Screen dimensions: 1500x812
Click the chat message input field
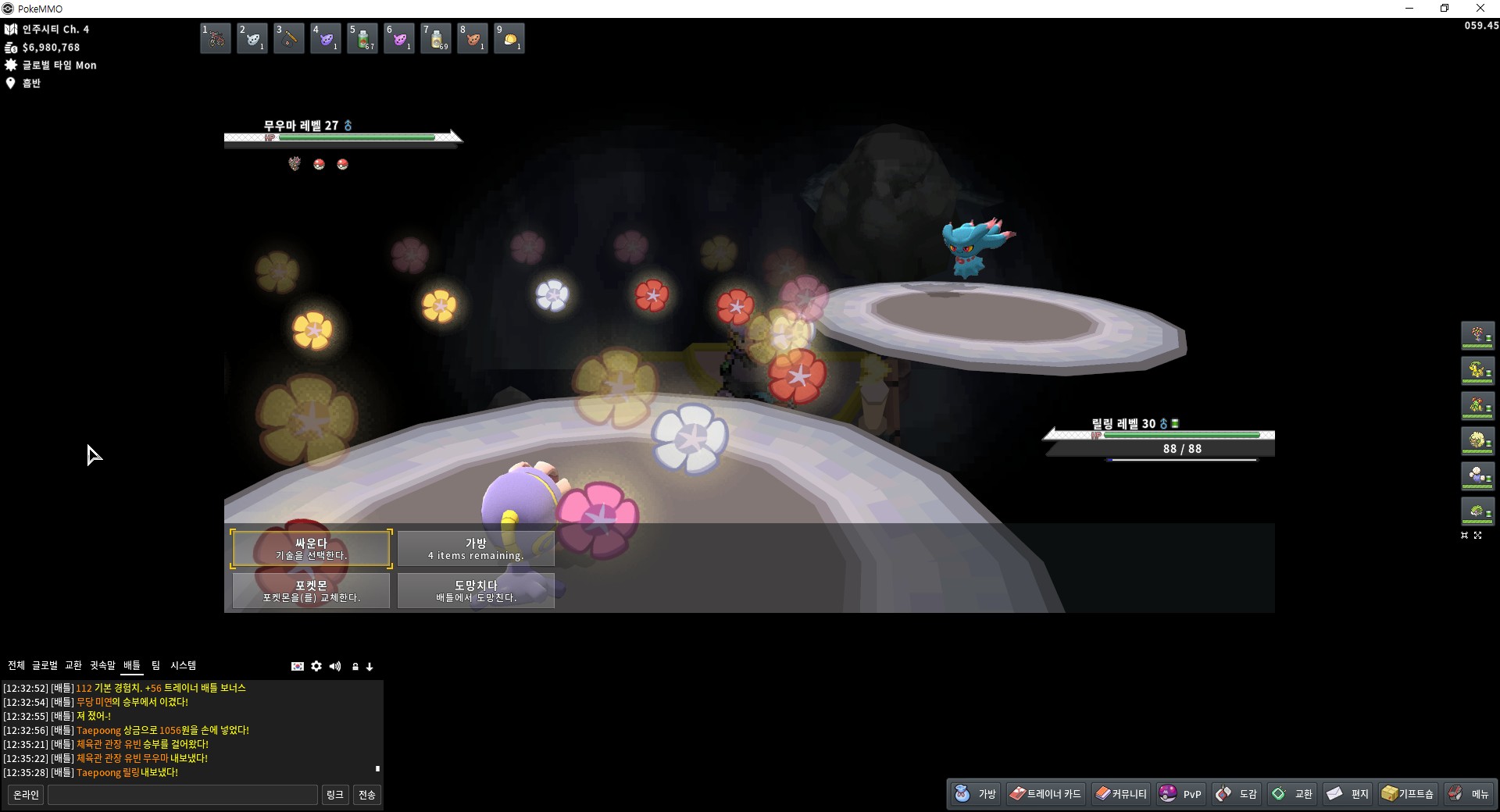point(183,795)
